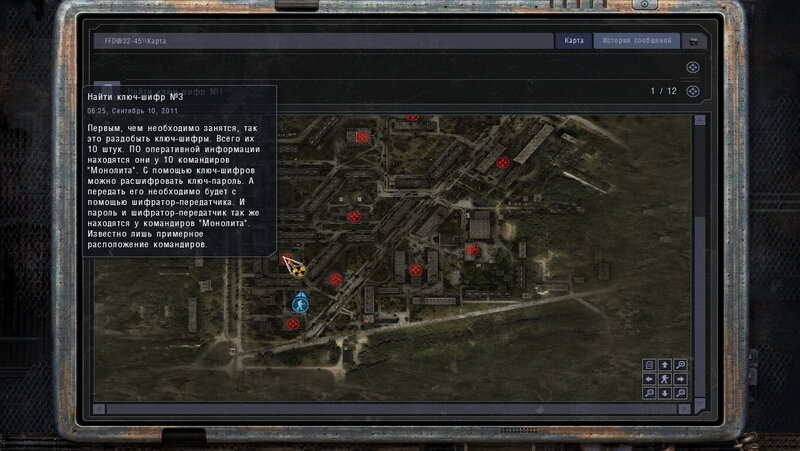
Task: Click the document icon in the map controls
Action: (x=650, y=365)
